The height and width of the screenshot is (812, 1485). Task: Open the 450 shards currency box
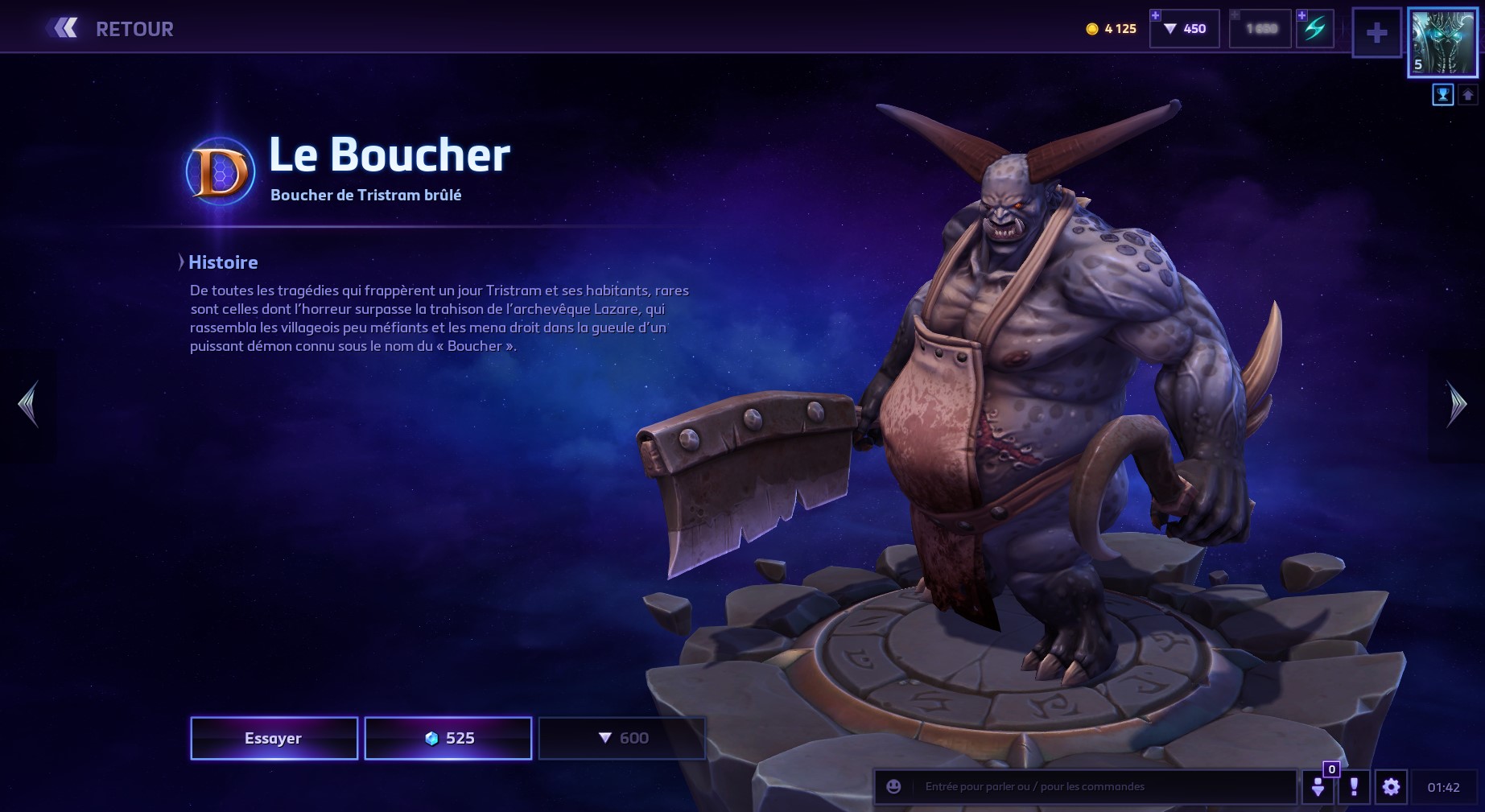(x=1185, y=29)
